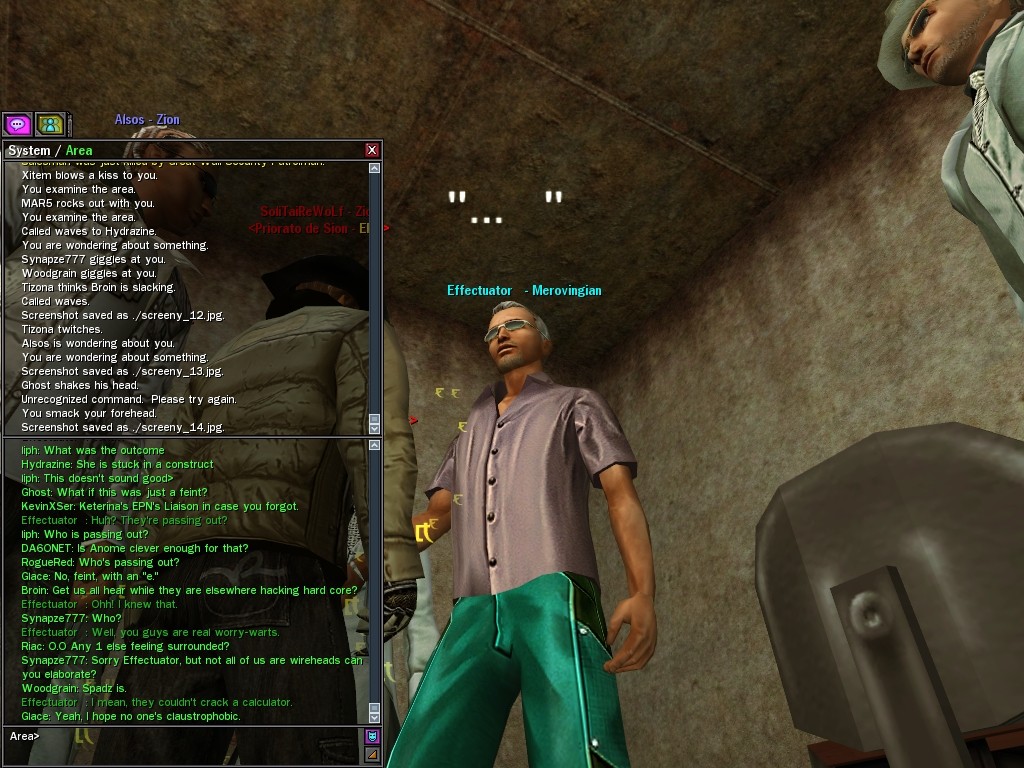The width and height of the screenshot is (1024, 768).
Task: Close the System / Area chat window
Action: tap(372, 150)
